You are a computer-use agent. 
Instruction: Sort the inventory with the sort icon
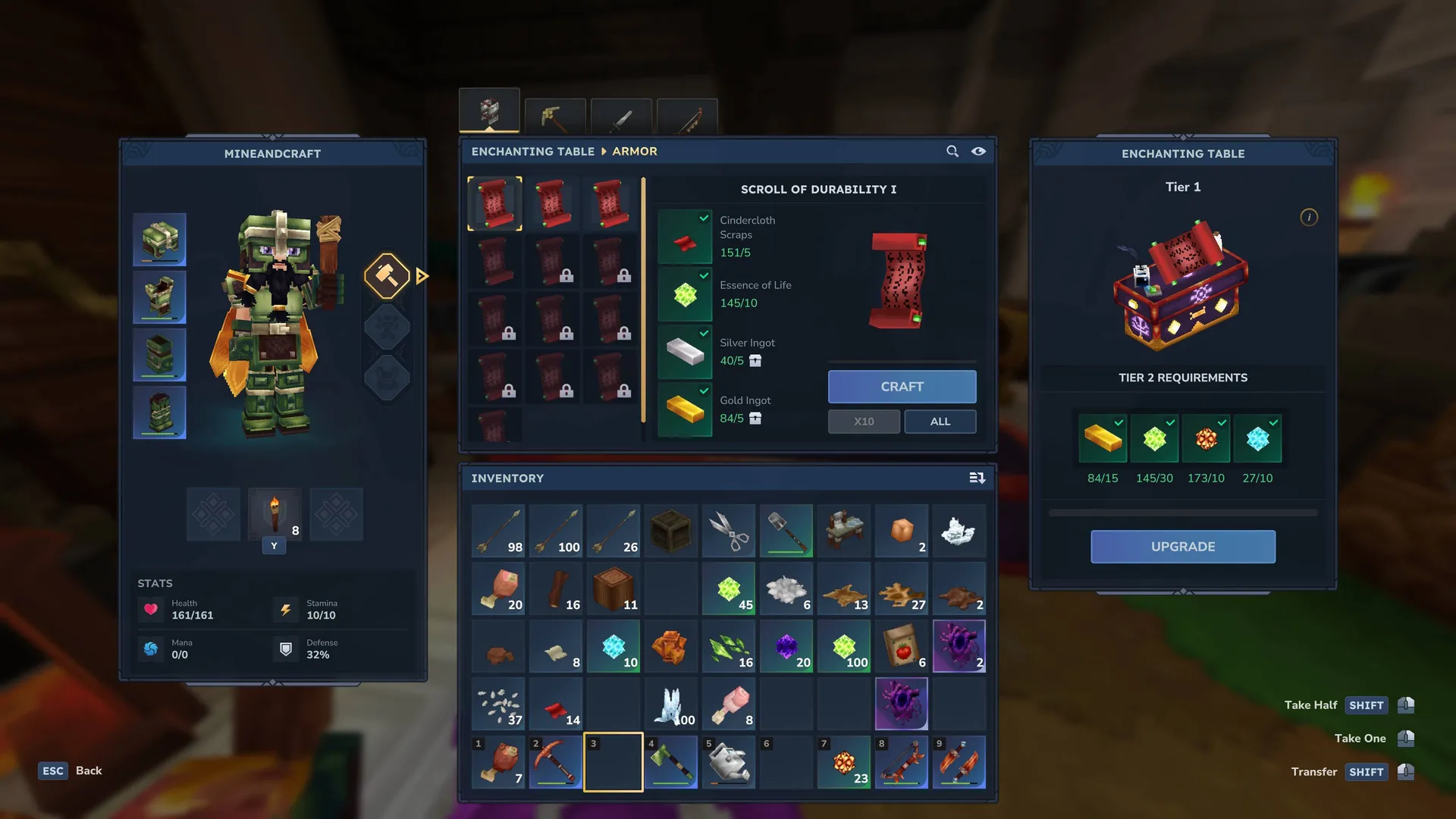[x=977, y=479]
